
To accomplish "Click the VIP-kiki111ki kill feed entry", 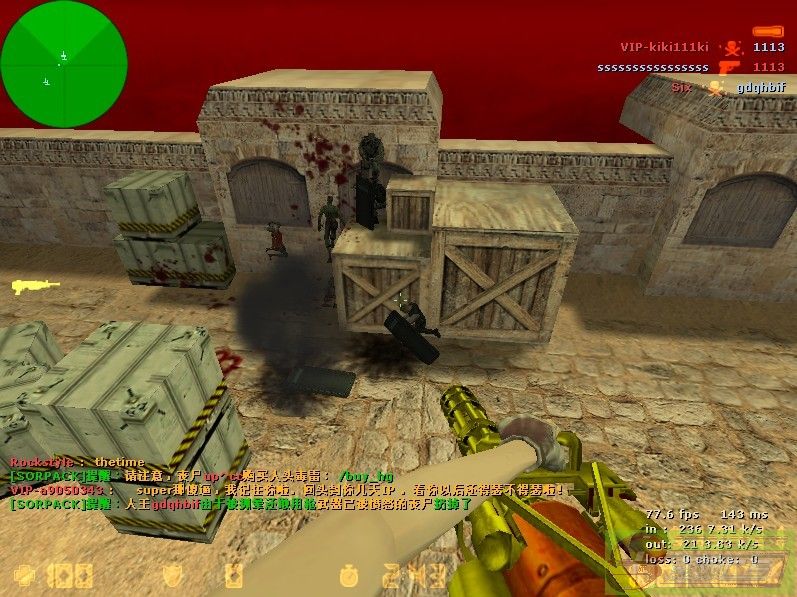I will click(702, 47).
